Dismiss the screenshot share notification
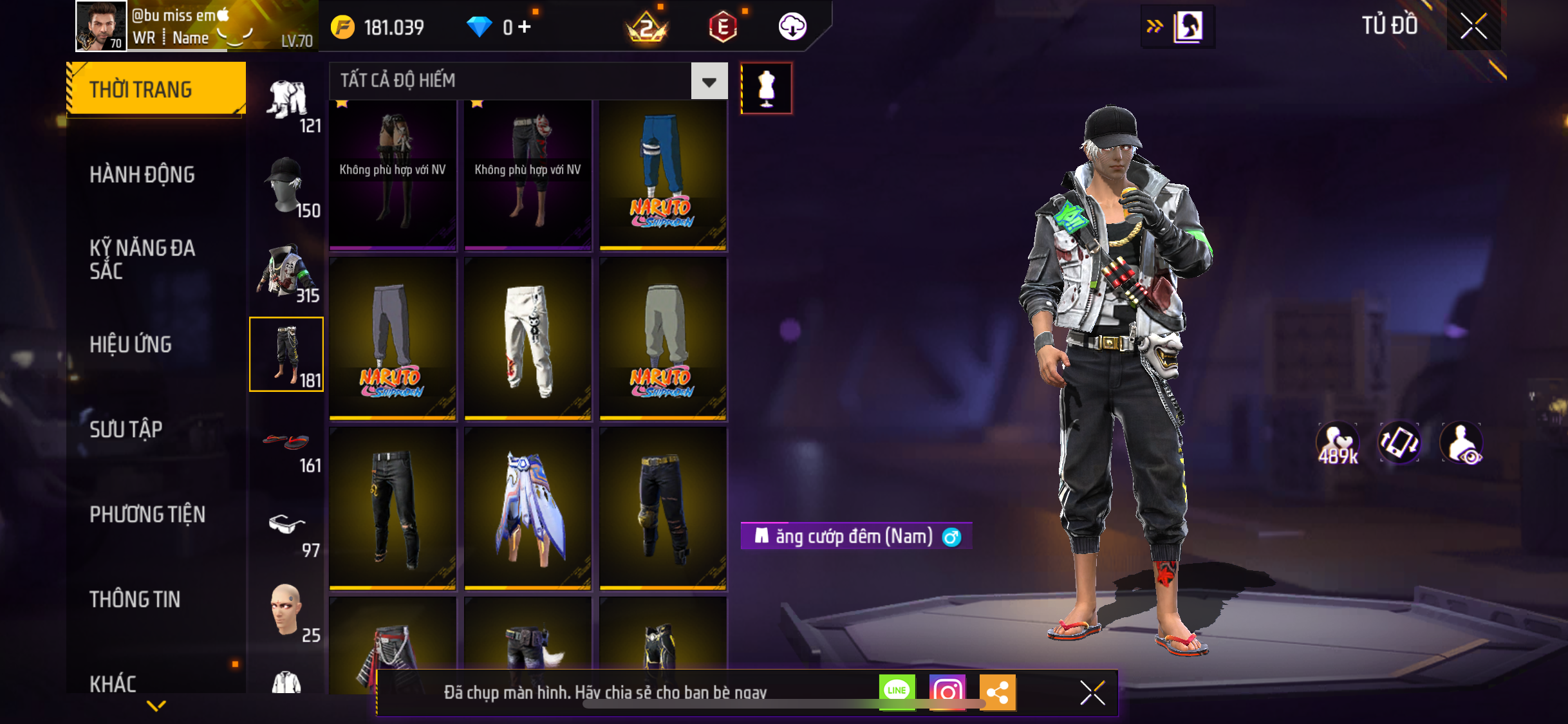 pyautogui.click(x=1092, y=692)
